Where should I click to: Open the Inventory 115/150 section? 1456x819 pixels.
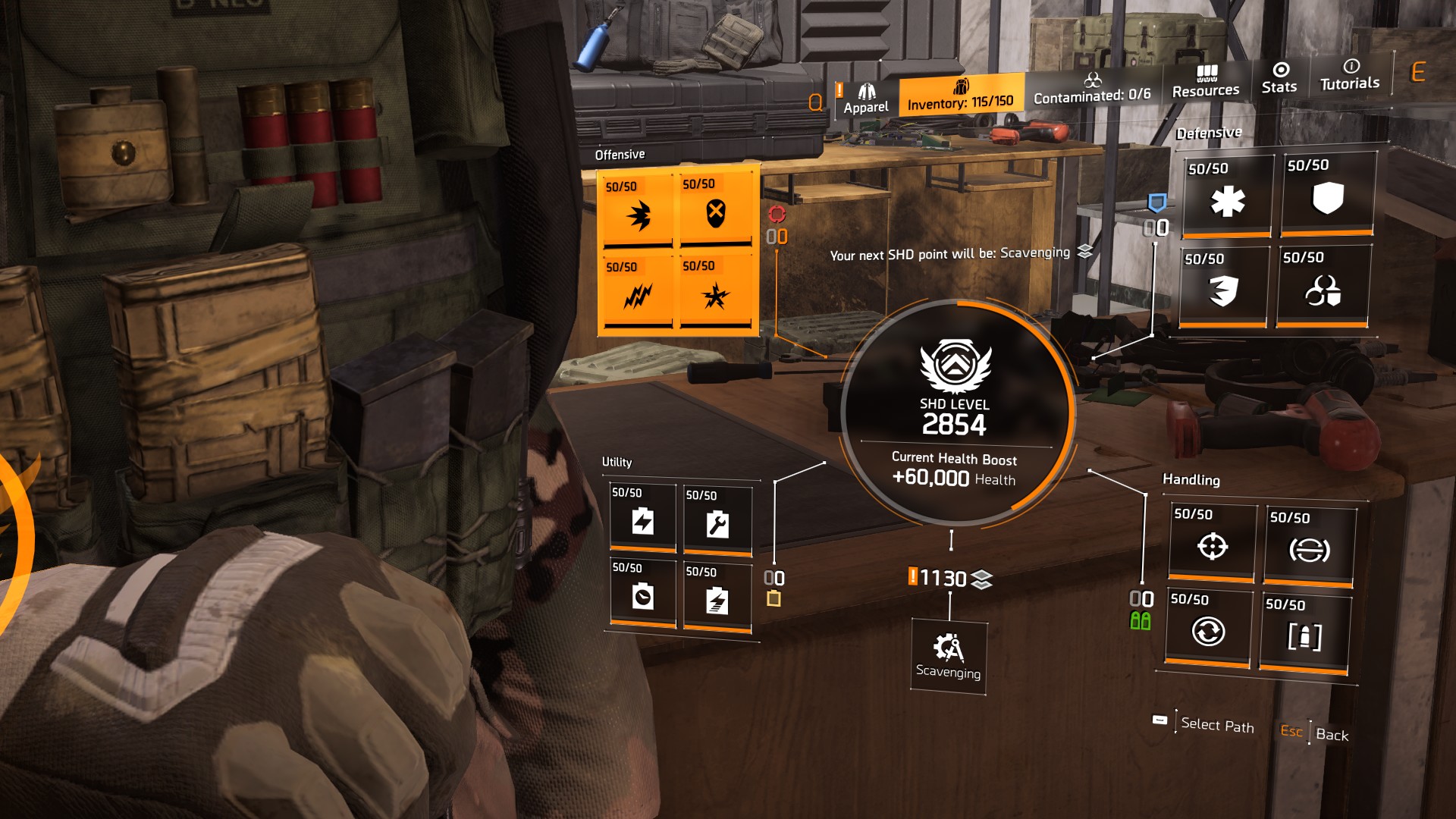[960, 99]
